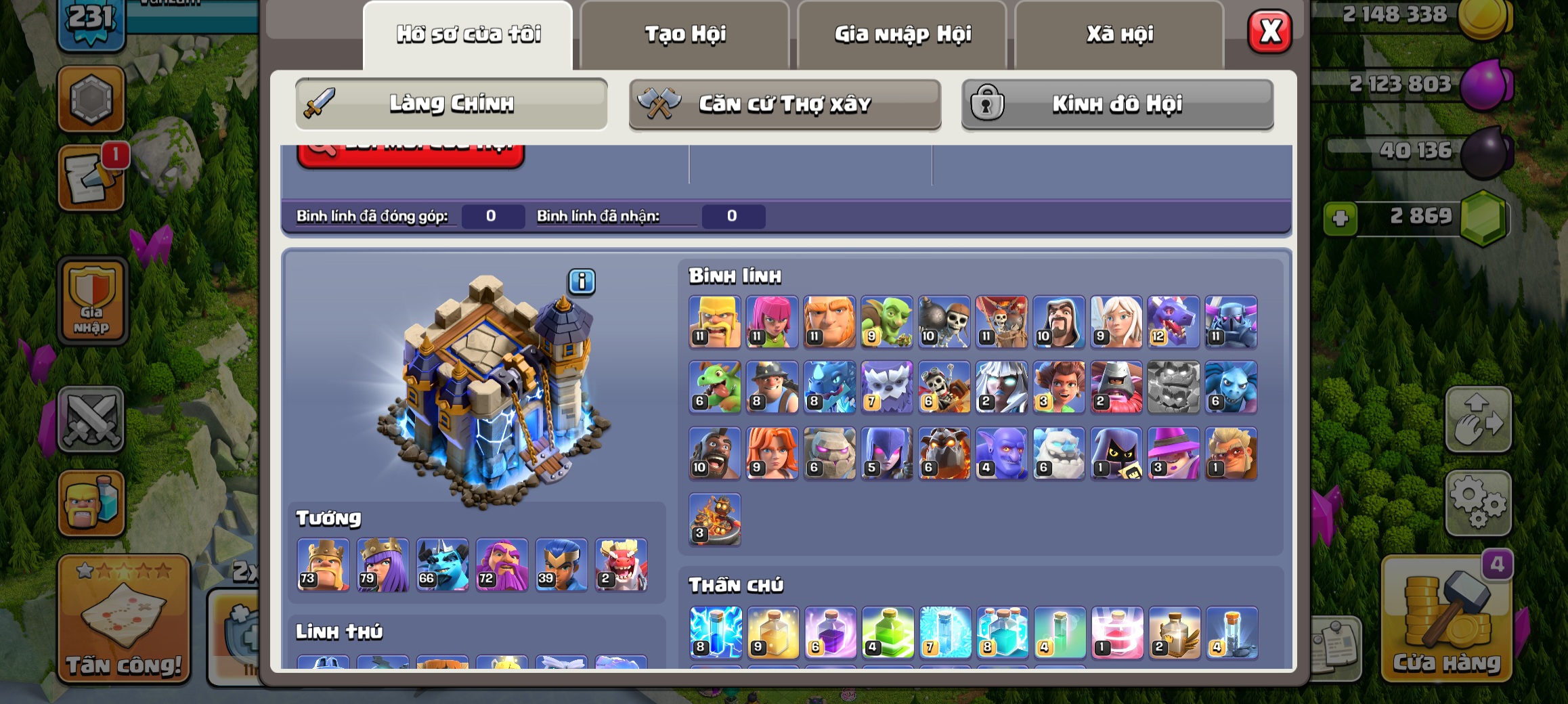Click the Grand Warden hero icon
The image size is (1568, 704).
[502, 565]
